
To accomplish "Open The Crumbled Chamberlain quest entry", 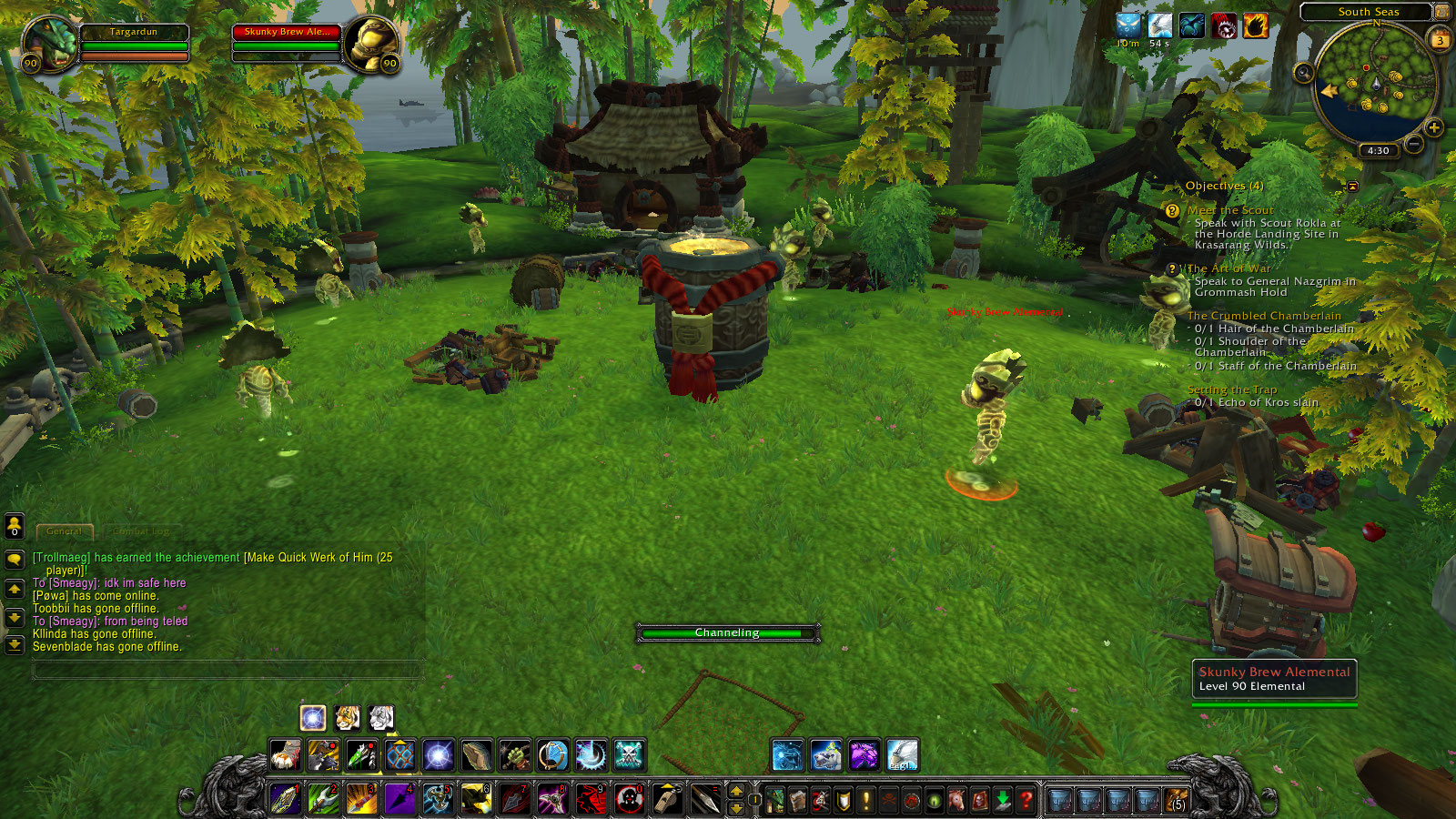I will coord(1264,316).
